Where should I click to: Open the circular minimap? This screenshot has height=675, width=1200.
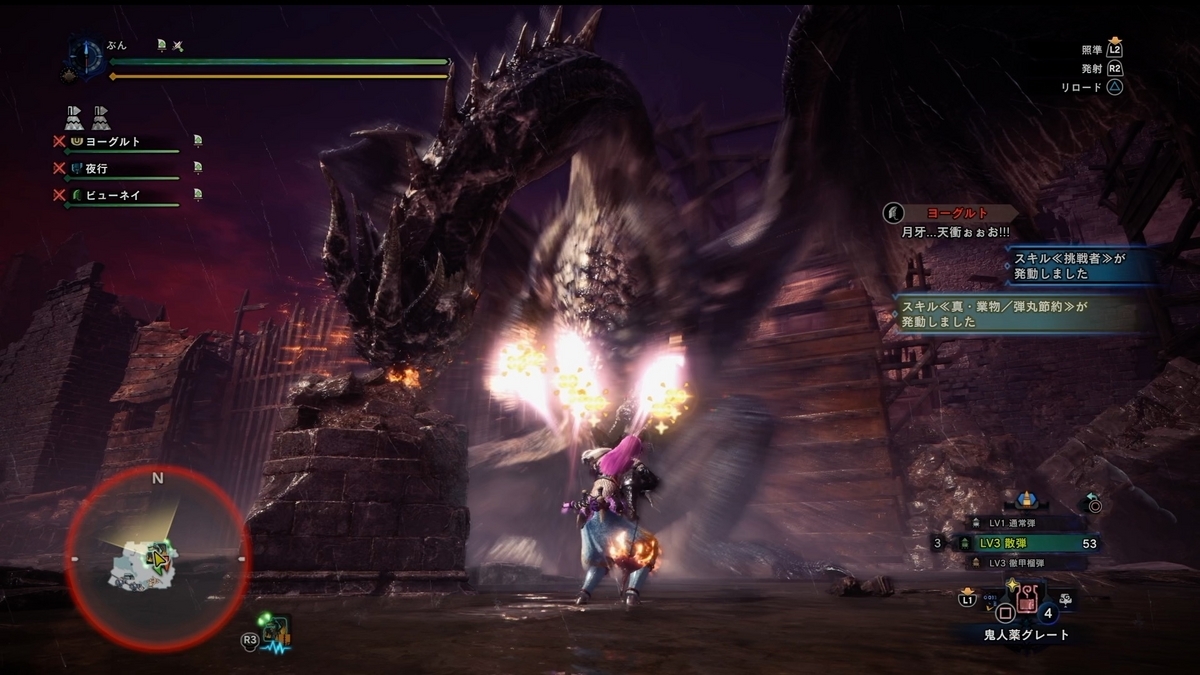157,556
